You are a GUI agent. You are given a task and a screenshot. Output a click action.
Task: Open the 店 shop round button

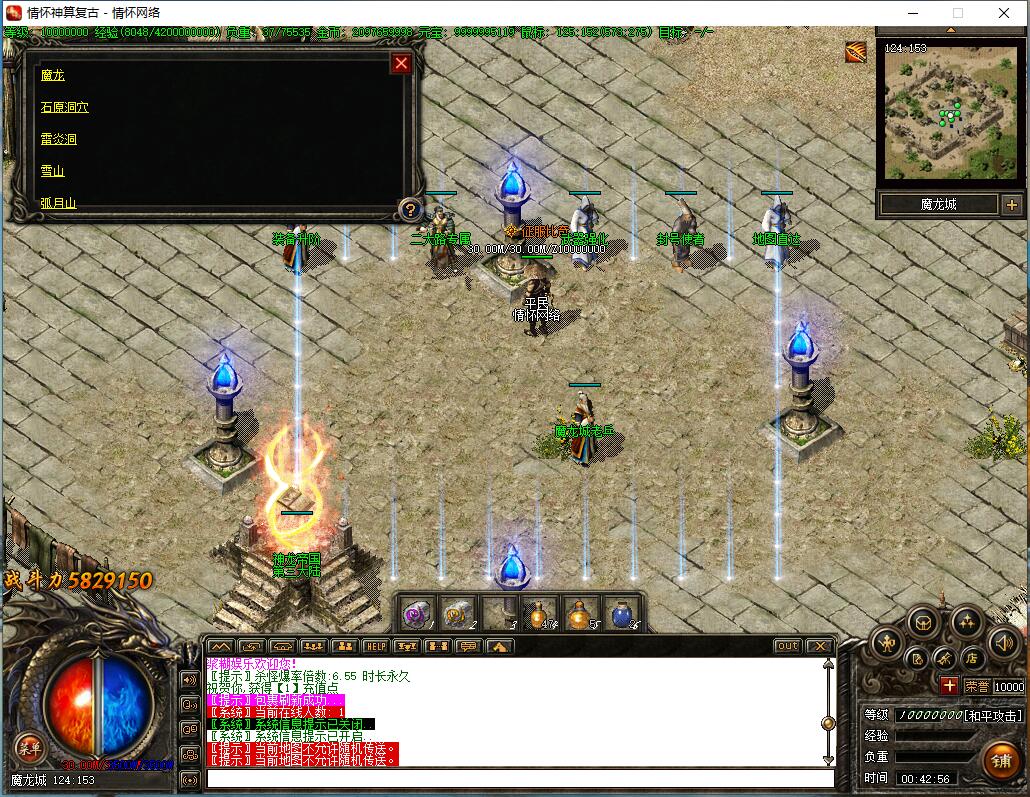[x=970, y=658]
